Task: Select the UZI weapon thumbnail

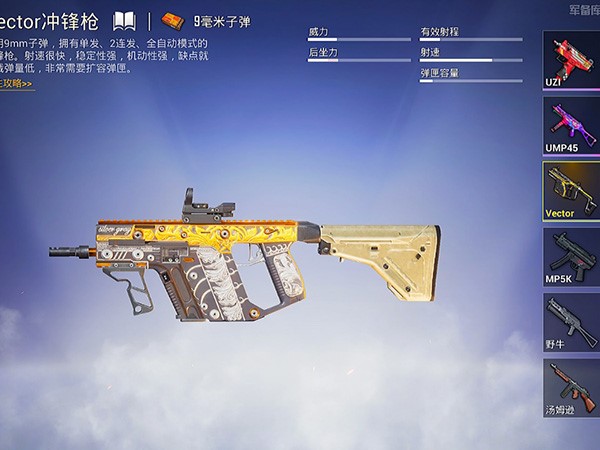Action: pos(570,59)
